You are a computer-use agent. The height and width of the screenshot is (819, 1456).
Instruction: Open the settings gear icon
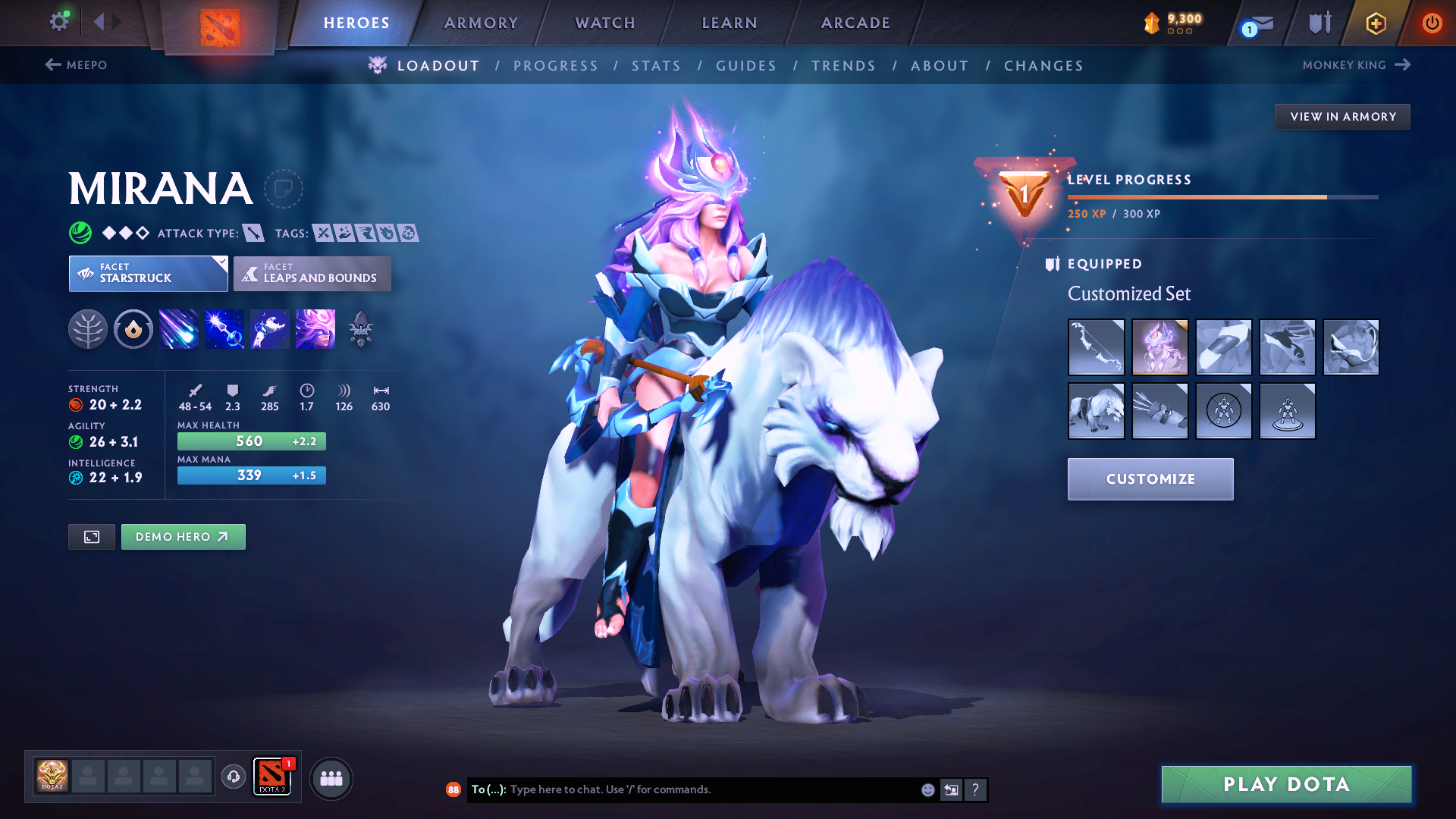tap(59, 22)
